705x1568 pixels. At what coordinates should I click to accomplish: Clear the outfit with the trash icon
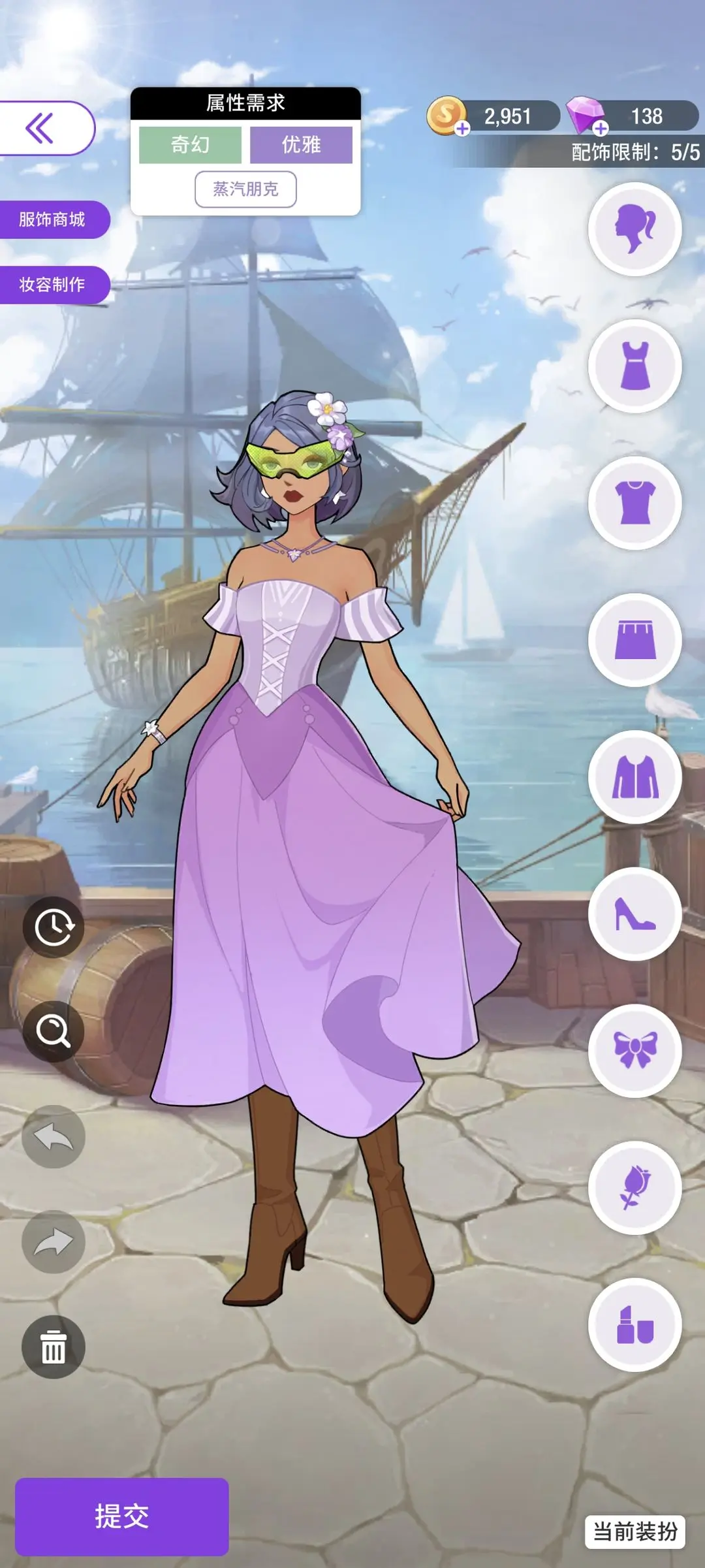click(54, 1347)
